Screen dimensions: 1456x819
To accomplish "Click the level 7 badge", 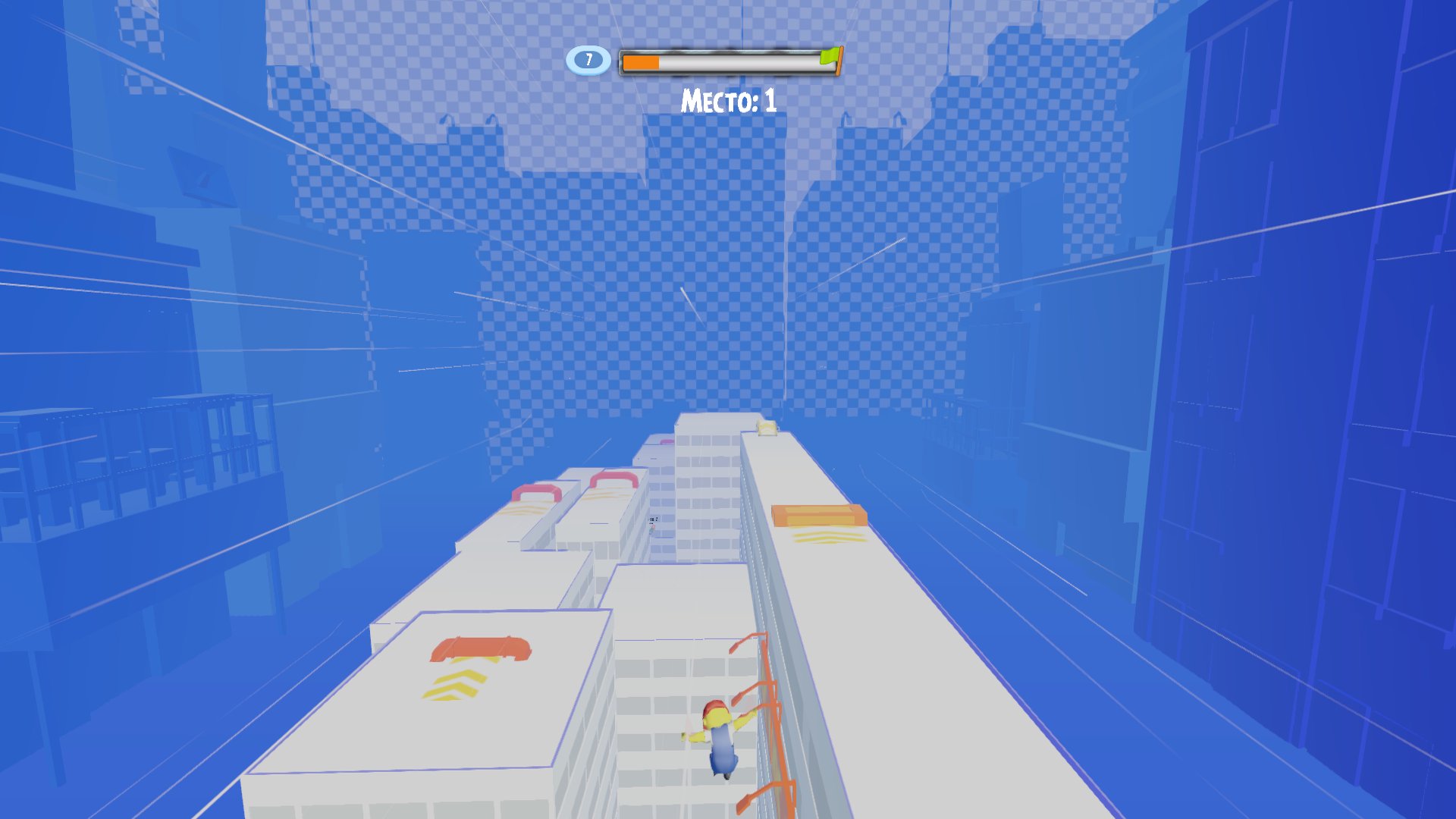I will coord(588,60).
